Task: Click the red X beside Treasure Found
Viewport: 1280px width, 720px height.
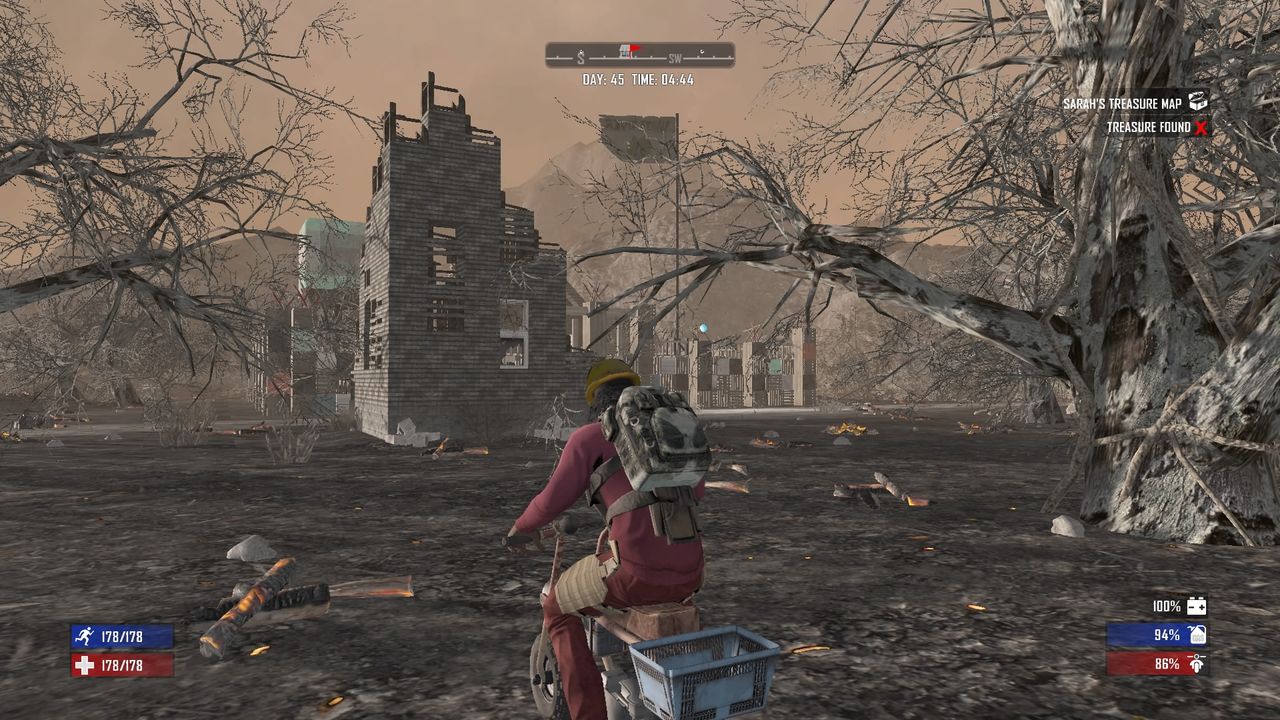Action: pyautogui.click(x=1203, y=127)
